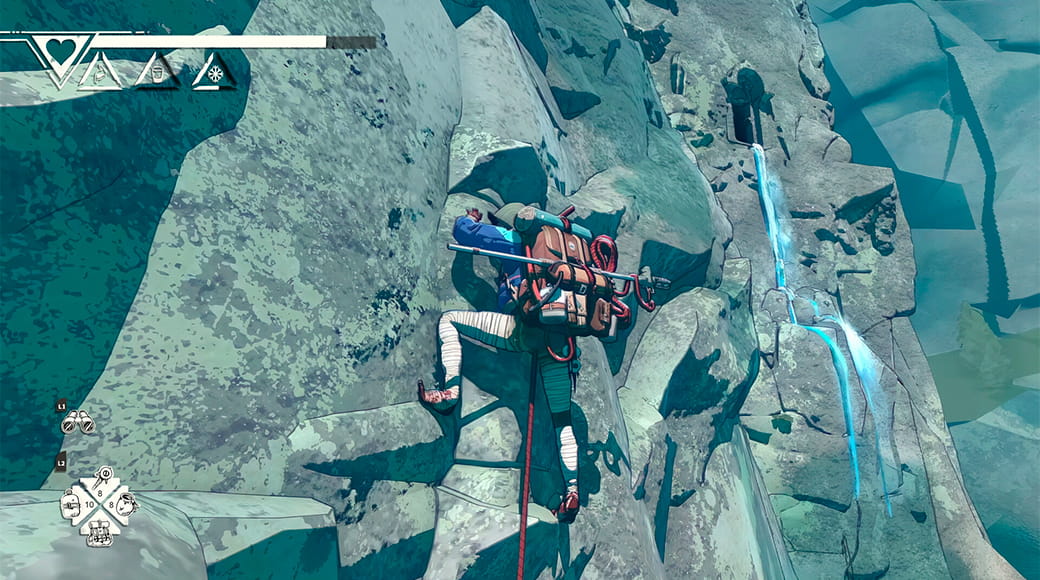Check the hunger triangle status icon

(x=100, y=74)
